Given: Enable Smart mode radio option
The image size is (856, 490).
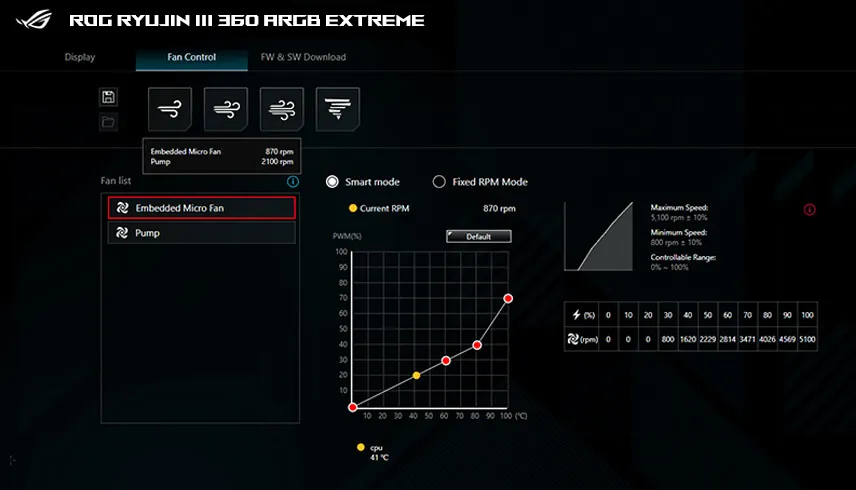Looking at the screenshot, I should click(333, 182).
